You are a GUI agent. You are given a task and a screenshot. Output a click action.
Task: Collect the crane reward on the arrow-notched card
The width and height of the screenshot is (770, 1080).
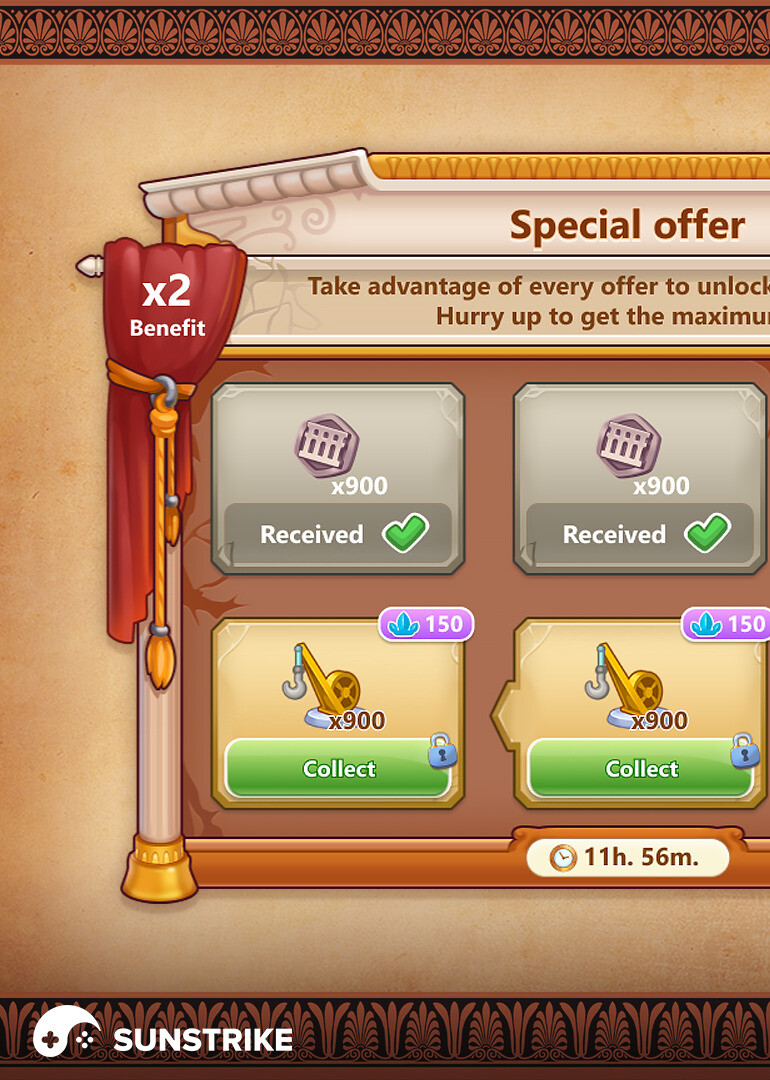(x=640, y=769)
